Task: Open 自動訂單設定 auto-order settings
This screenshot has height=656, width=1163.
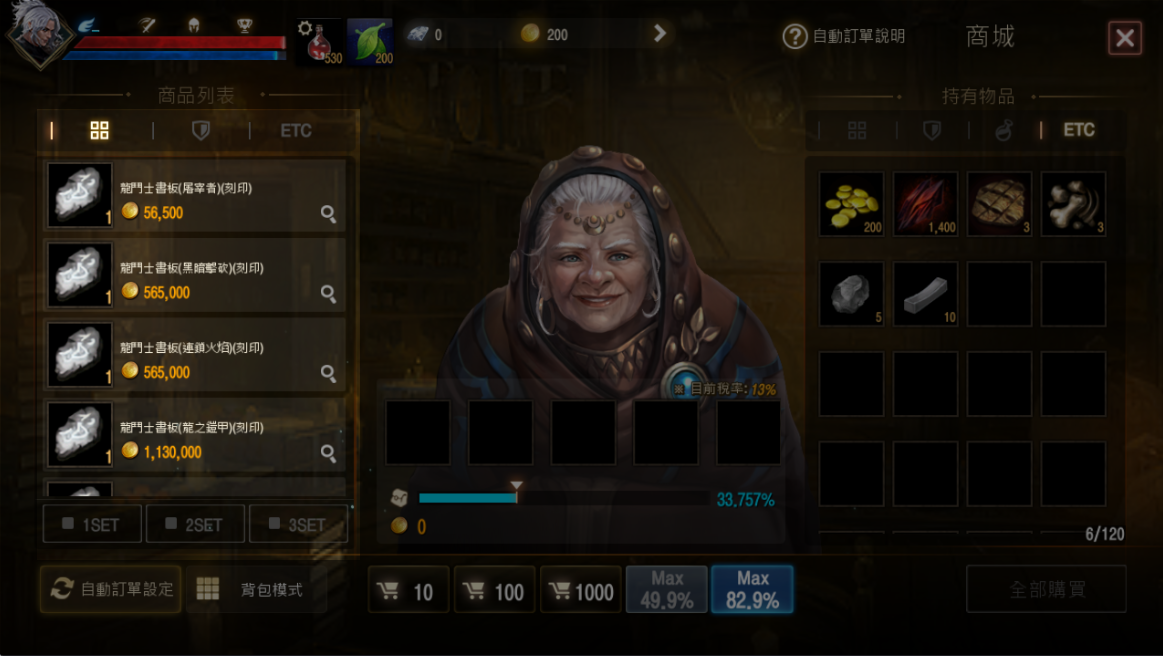Action: [x=111, y=589]
